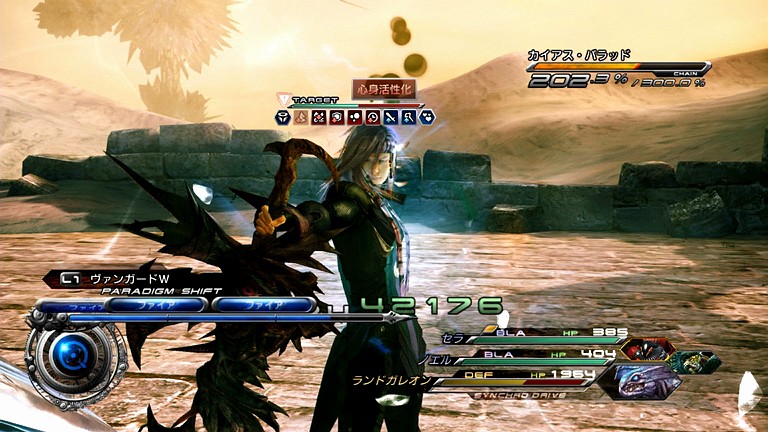This screenshot has height=432, width=768.
Task: Click the clock status icon on target
Action: (x=372, y=117)
